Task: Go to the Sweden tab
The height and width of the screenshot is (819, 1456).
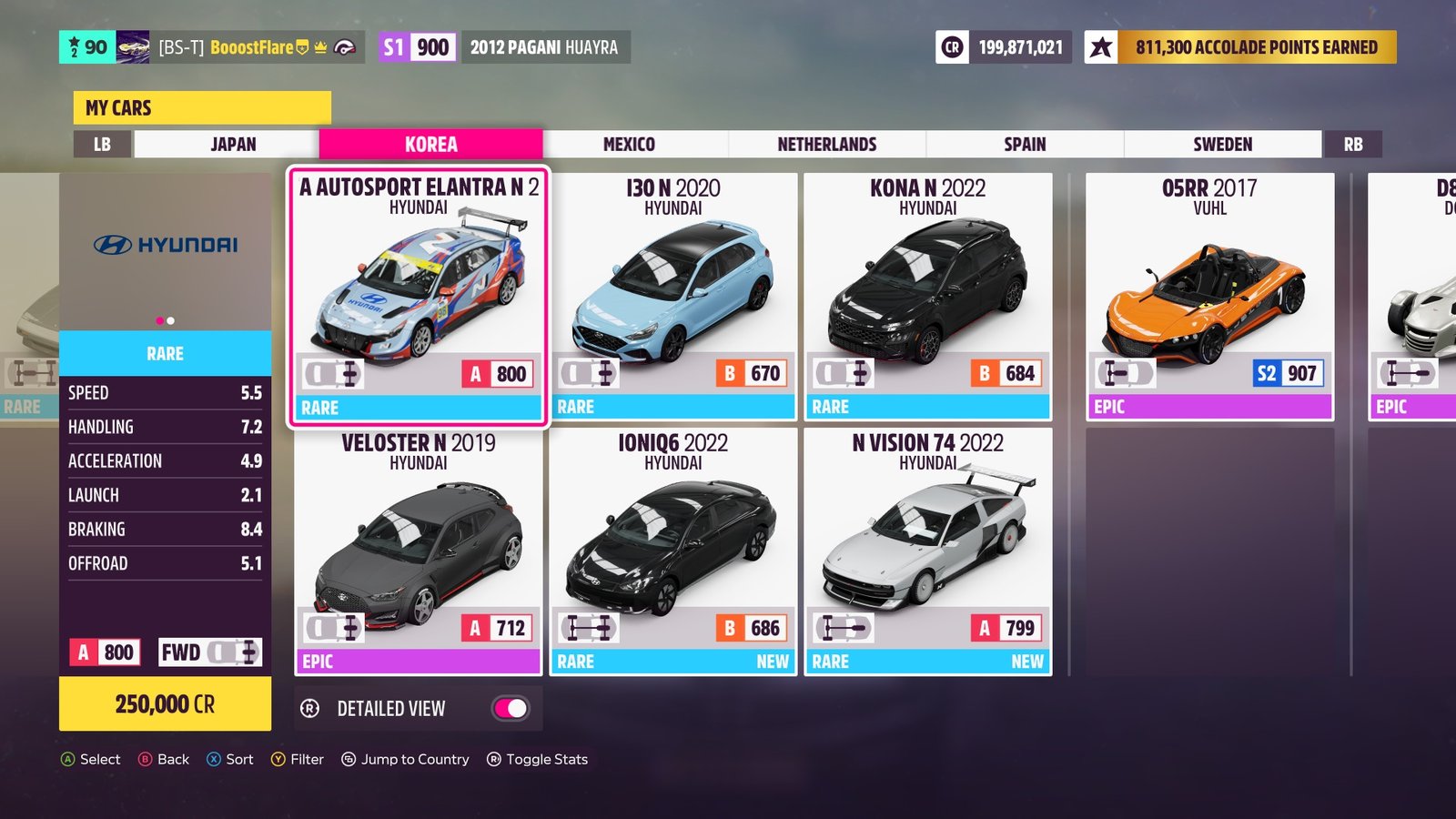Action: [x=1222, y=145]
